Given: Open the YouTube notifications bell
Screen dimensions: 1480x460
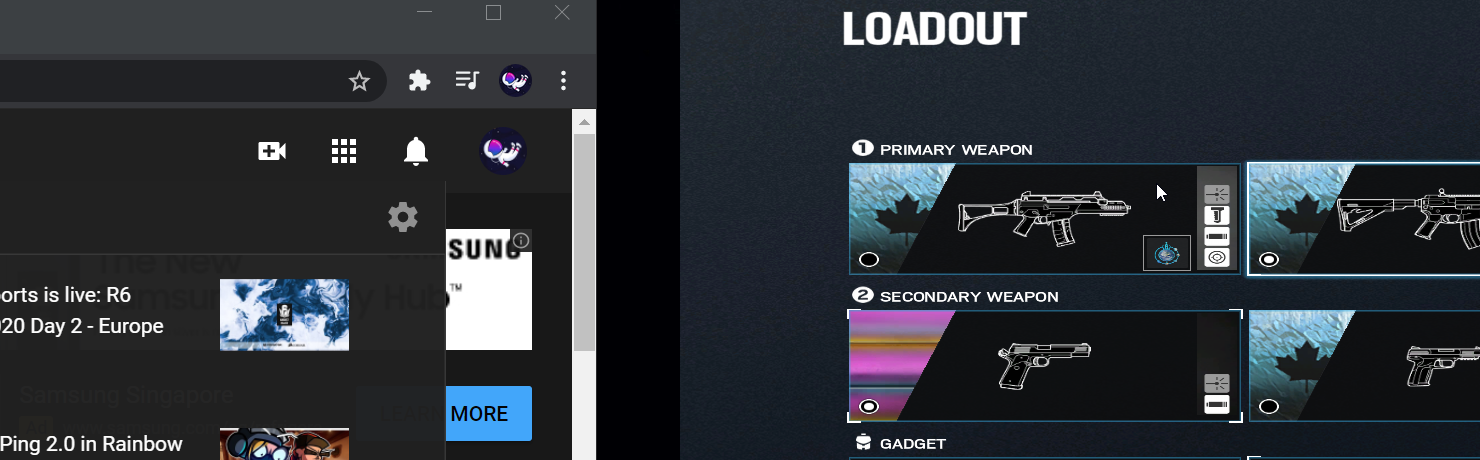Looking at the screenshot, I should point(416,151).
